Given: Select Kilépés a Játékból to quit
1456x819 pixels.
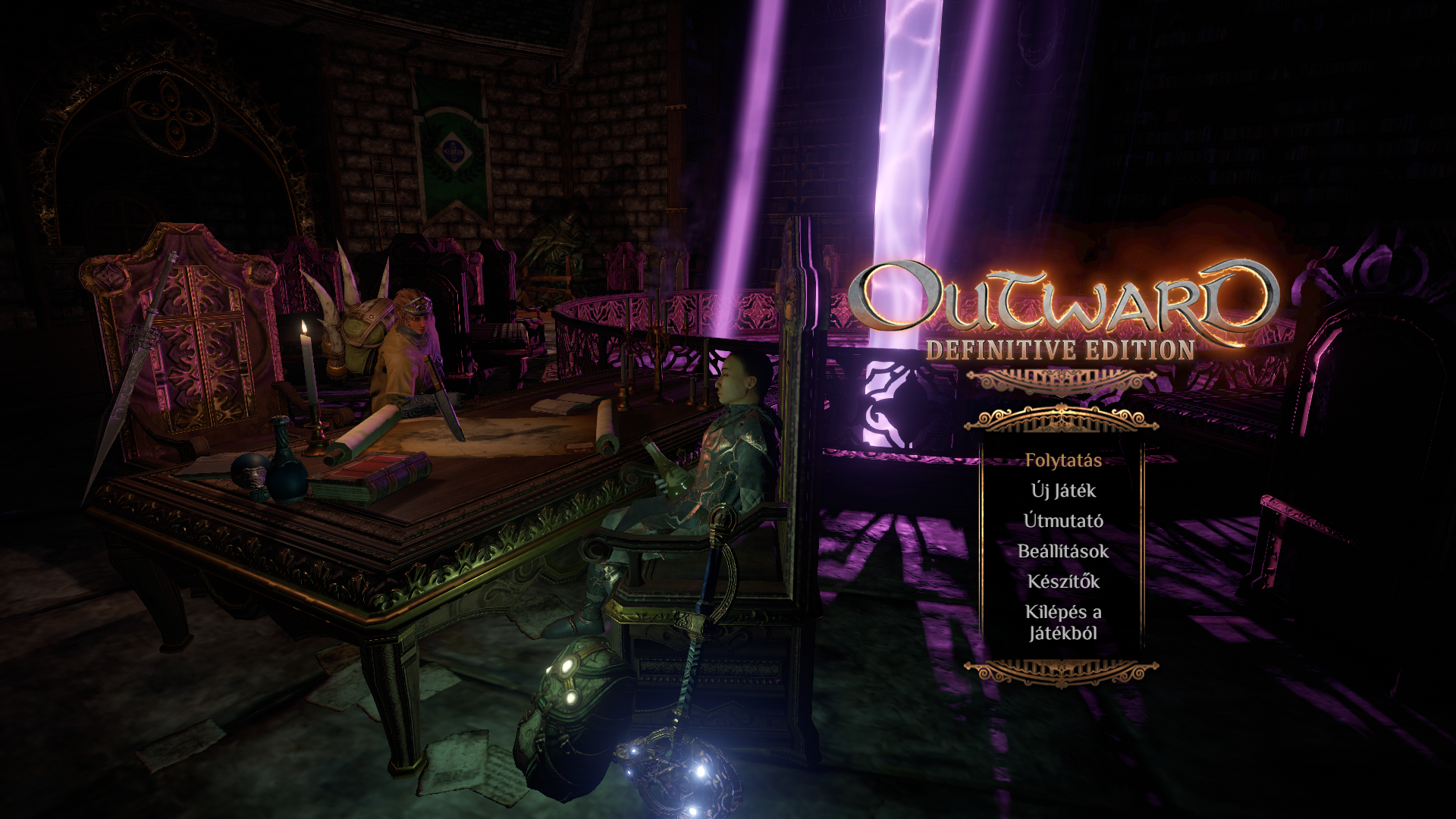Looking at the screenshot, I should [x=1063, y=622].
